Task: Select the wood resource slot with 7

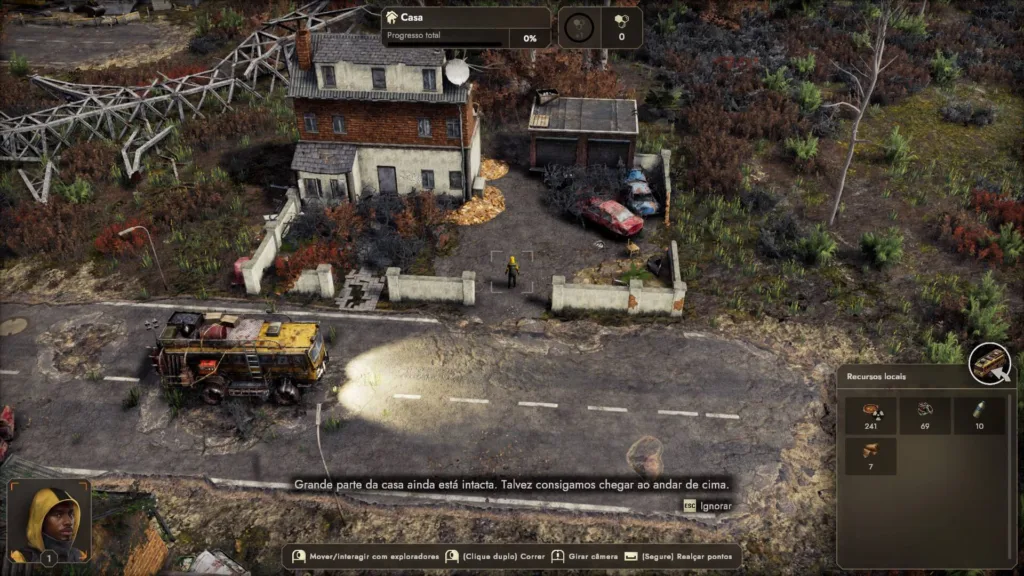Action: (870, 456)
